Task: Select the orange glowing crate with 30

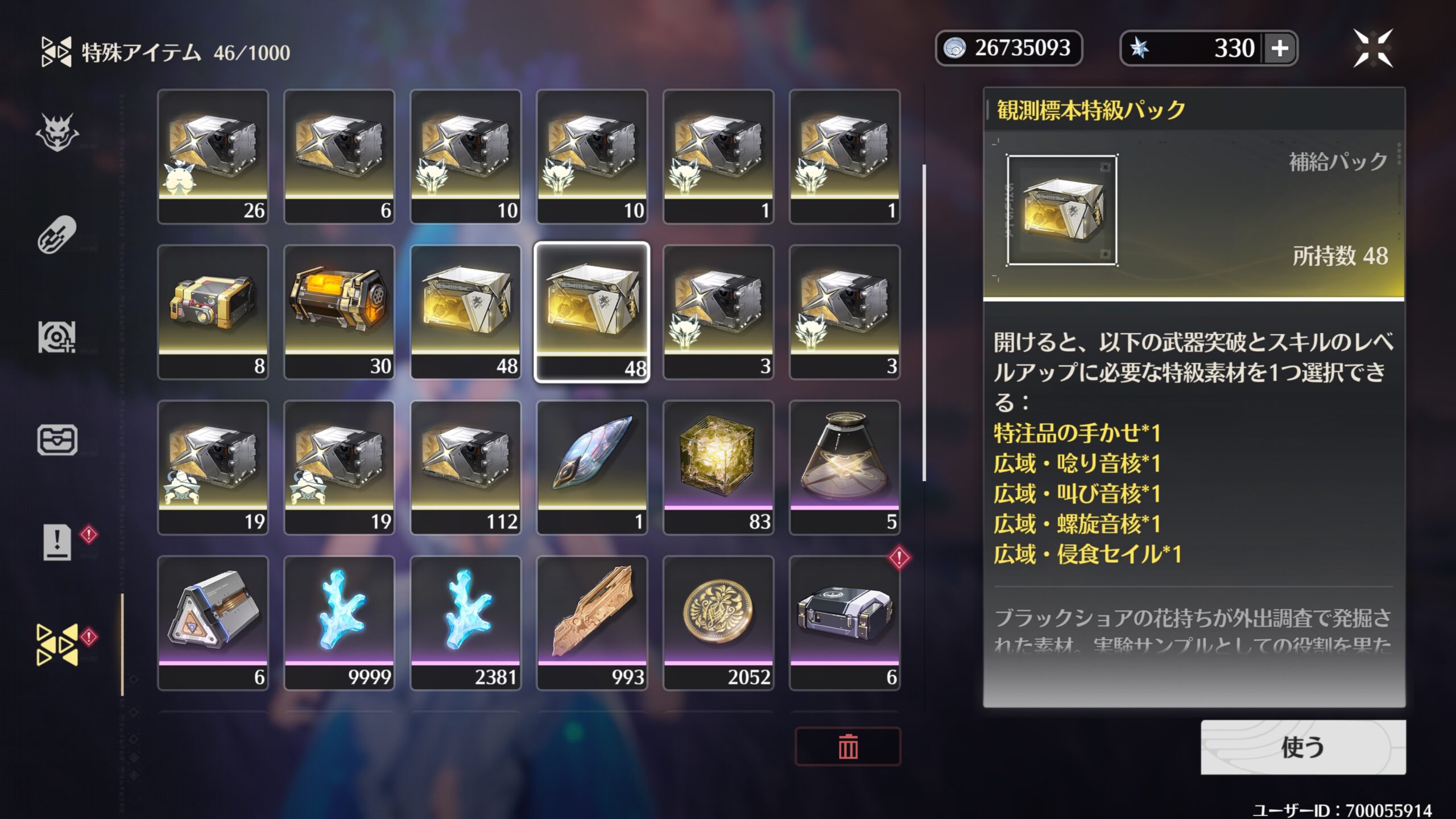Action: click(x=339, y=312)
